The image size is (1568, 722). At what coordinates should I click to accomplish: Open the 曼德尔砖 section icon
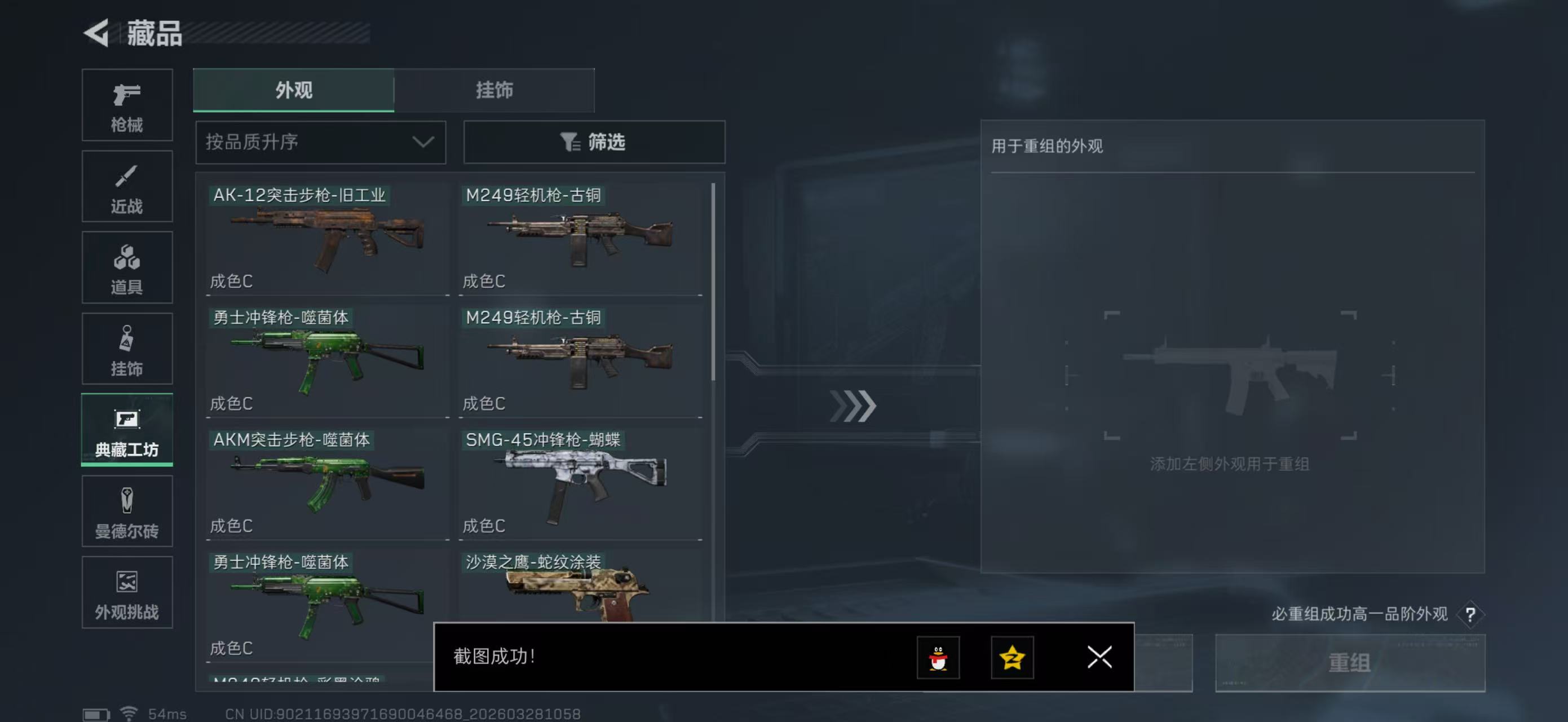click(127, 512)
